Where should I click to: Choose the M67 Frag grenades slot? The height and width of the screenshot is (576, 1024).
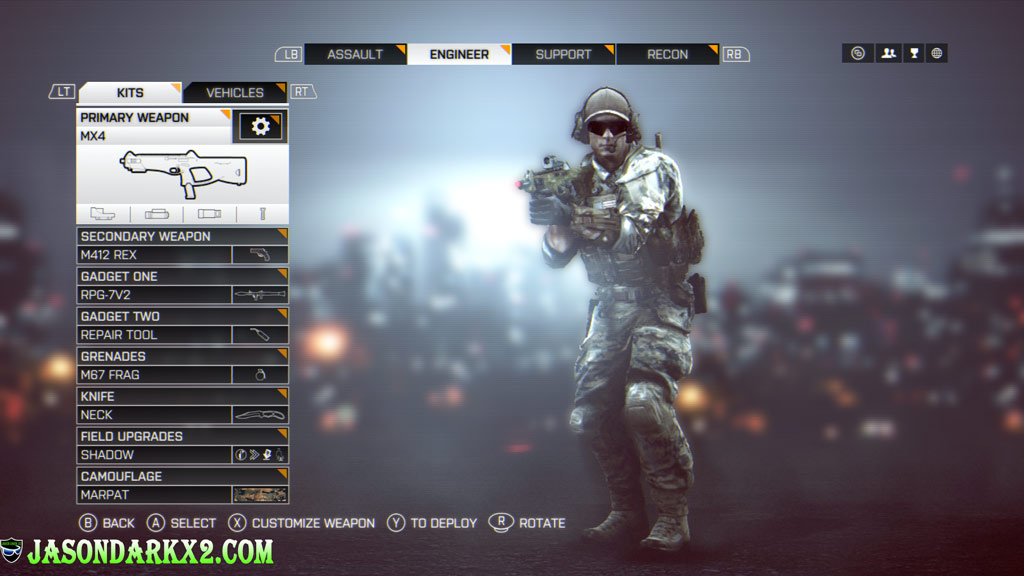click(x=182, y=374)
